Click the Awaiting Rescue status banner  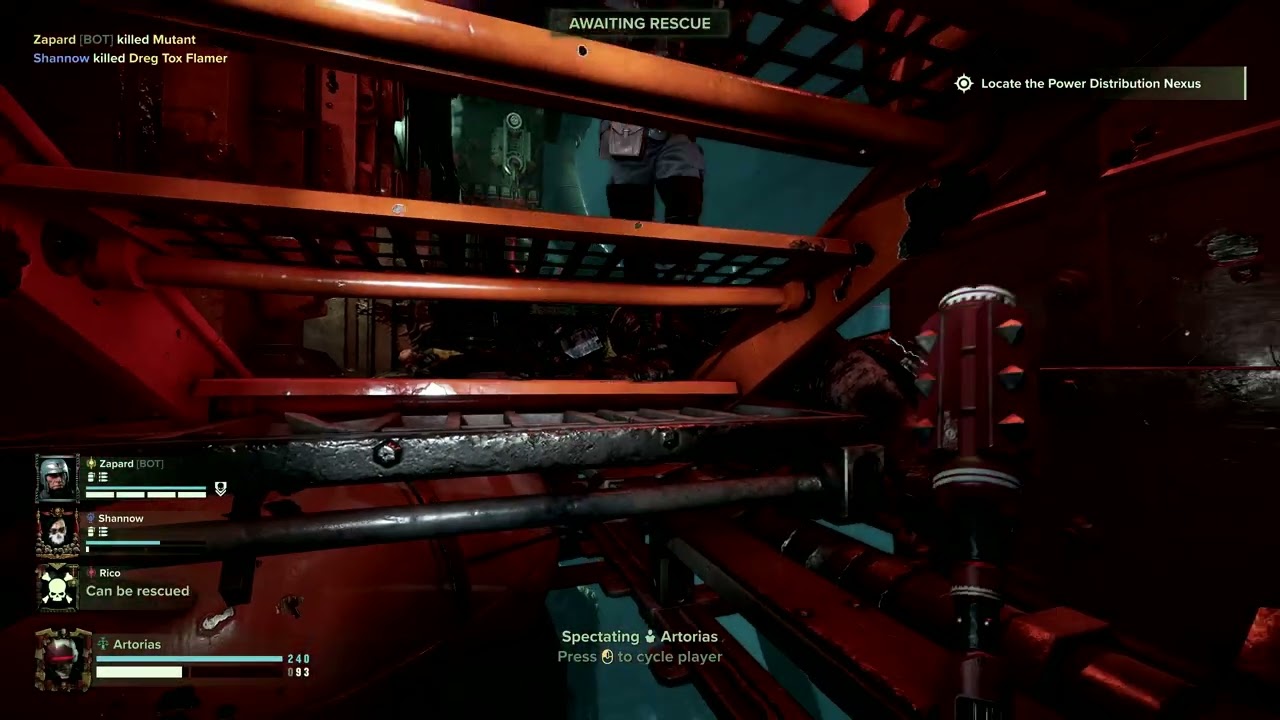coord(640,23)
